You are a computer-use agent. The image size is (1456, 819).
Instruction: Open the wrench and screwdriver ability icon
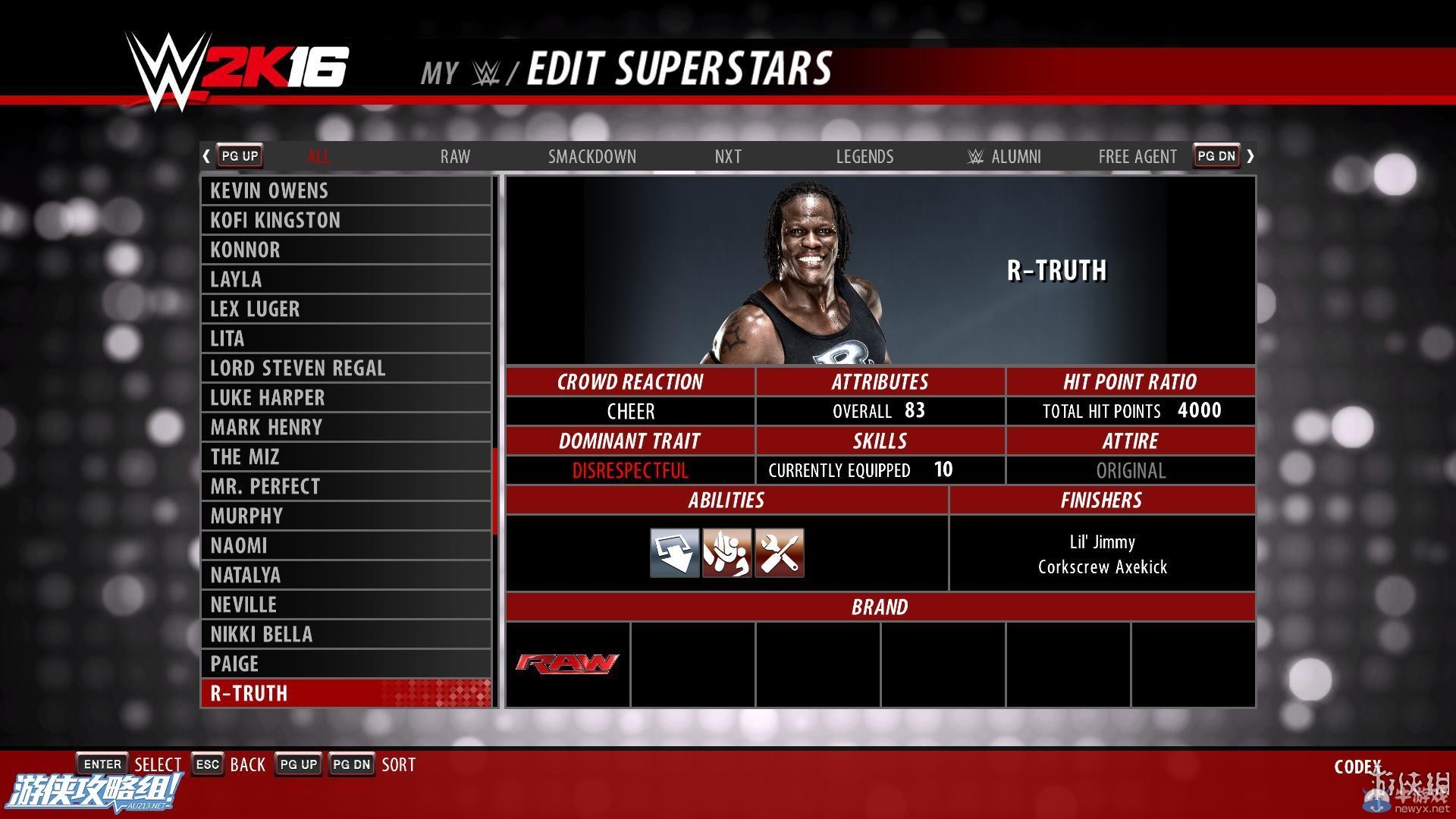point(779,553)
